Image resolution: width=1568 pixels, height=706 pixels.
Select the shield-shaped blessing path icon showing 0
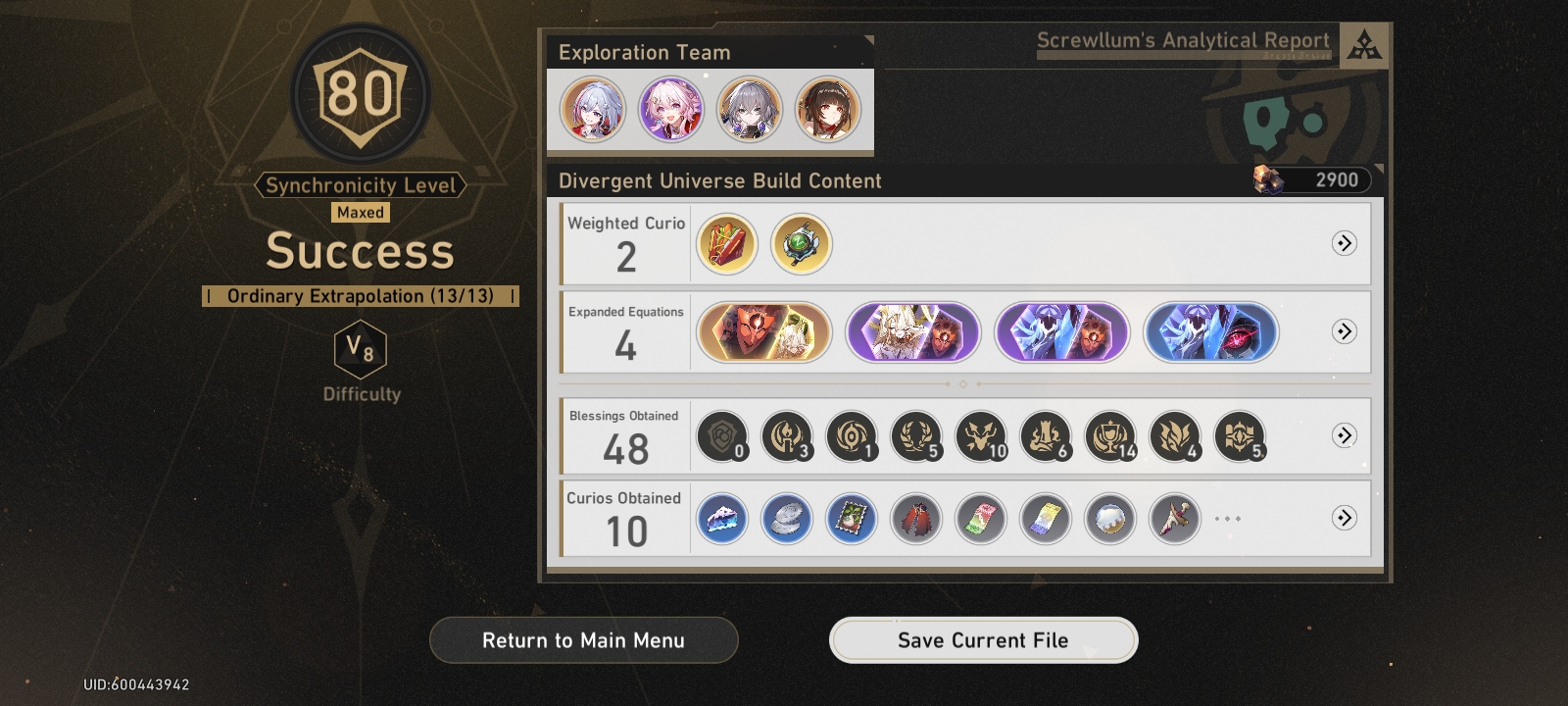pos(722,436)
